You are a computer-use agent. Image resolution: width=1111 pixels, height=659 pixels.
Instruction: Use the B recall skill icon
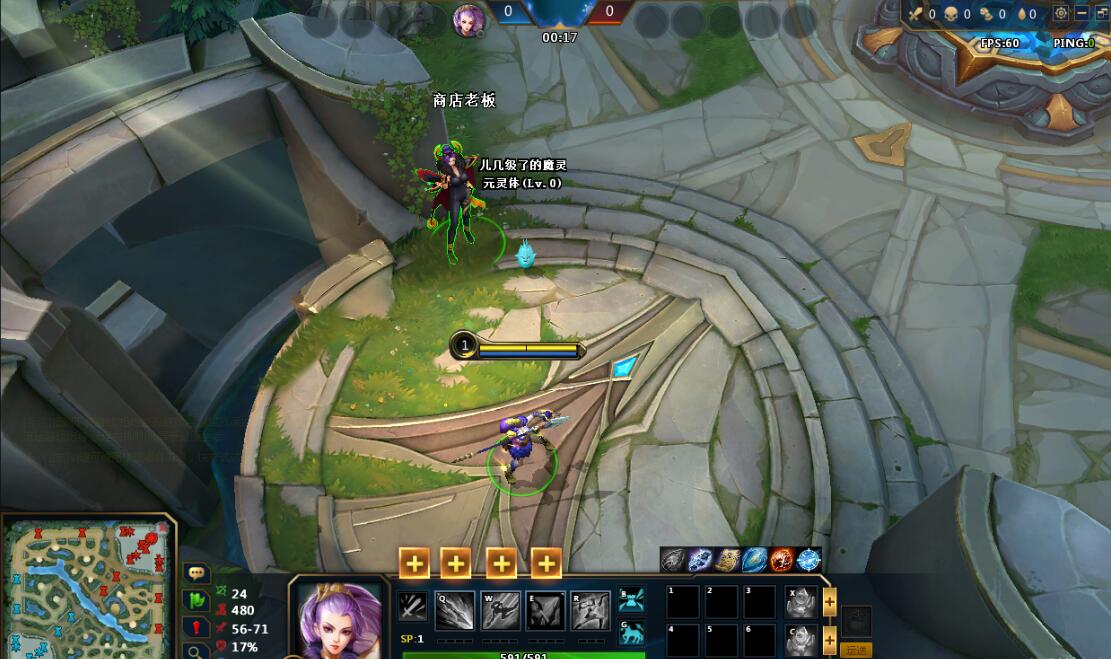coord(631,600)
